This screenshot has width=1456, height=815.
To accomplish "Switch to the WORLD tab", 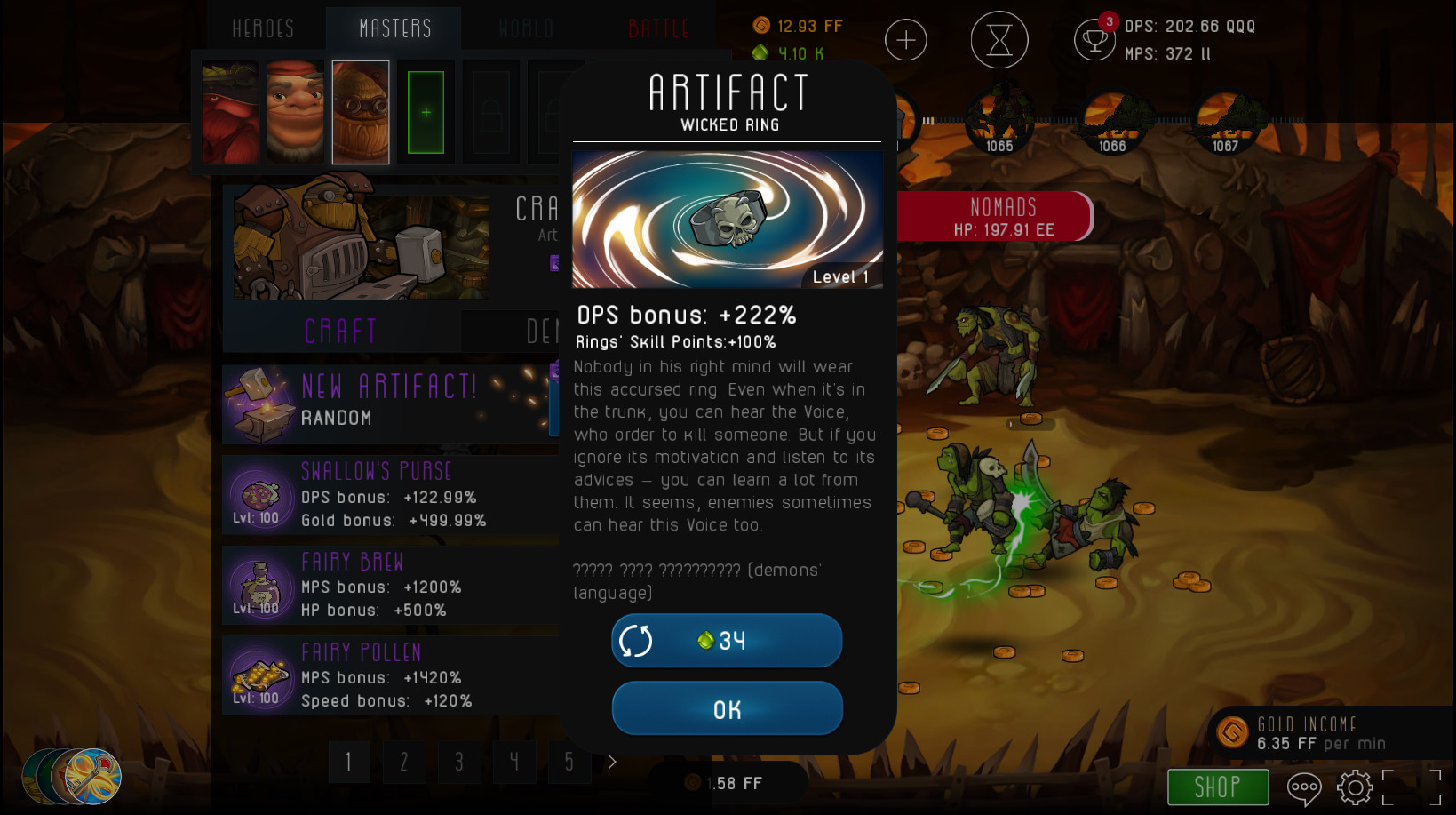I will tap(525, 28).
